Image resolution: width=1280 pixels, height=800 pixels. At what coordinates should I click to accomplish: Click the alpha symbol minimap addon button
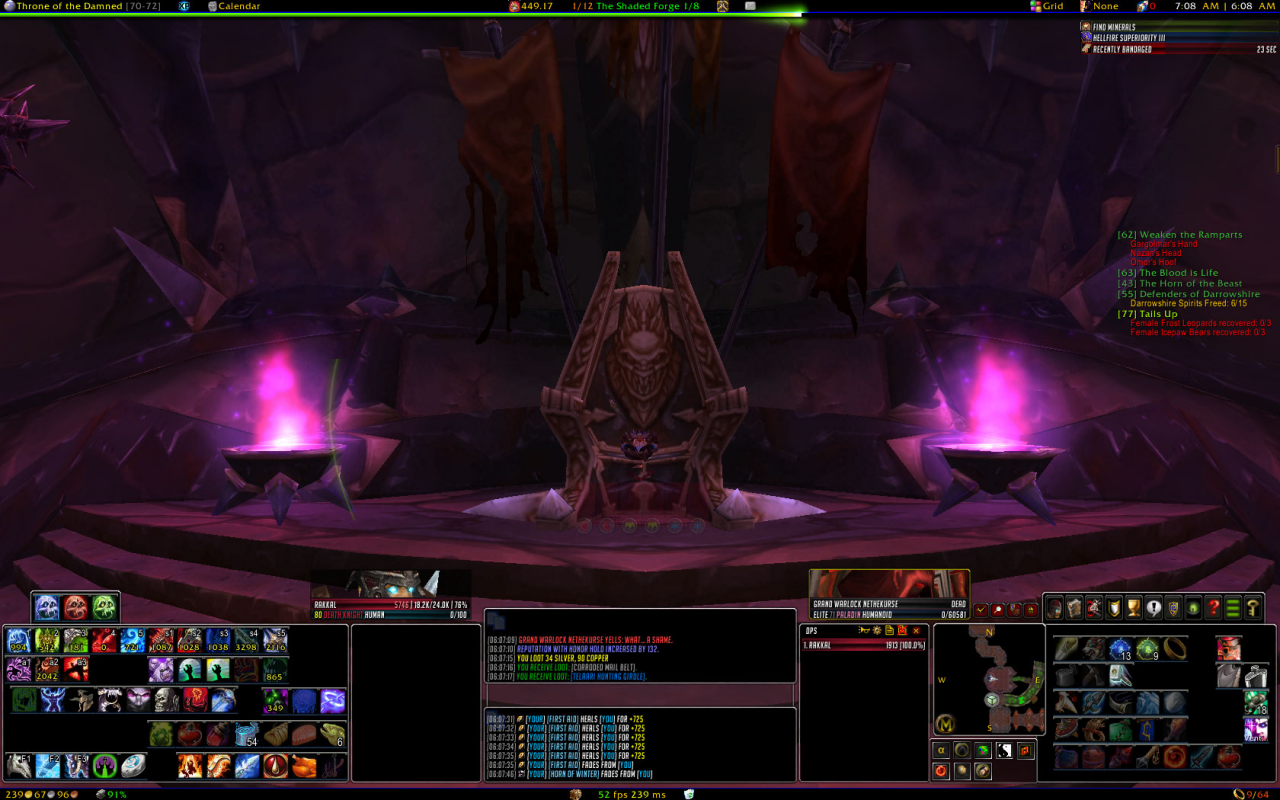[x=941, y=749]
